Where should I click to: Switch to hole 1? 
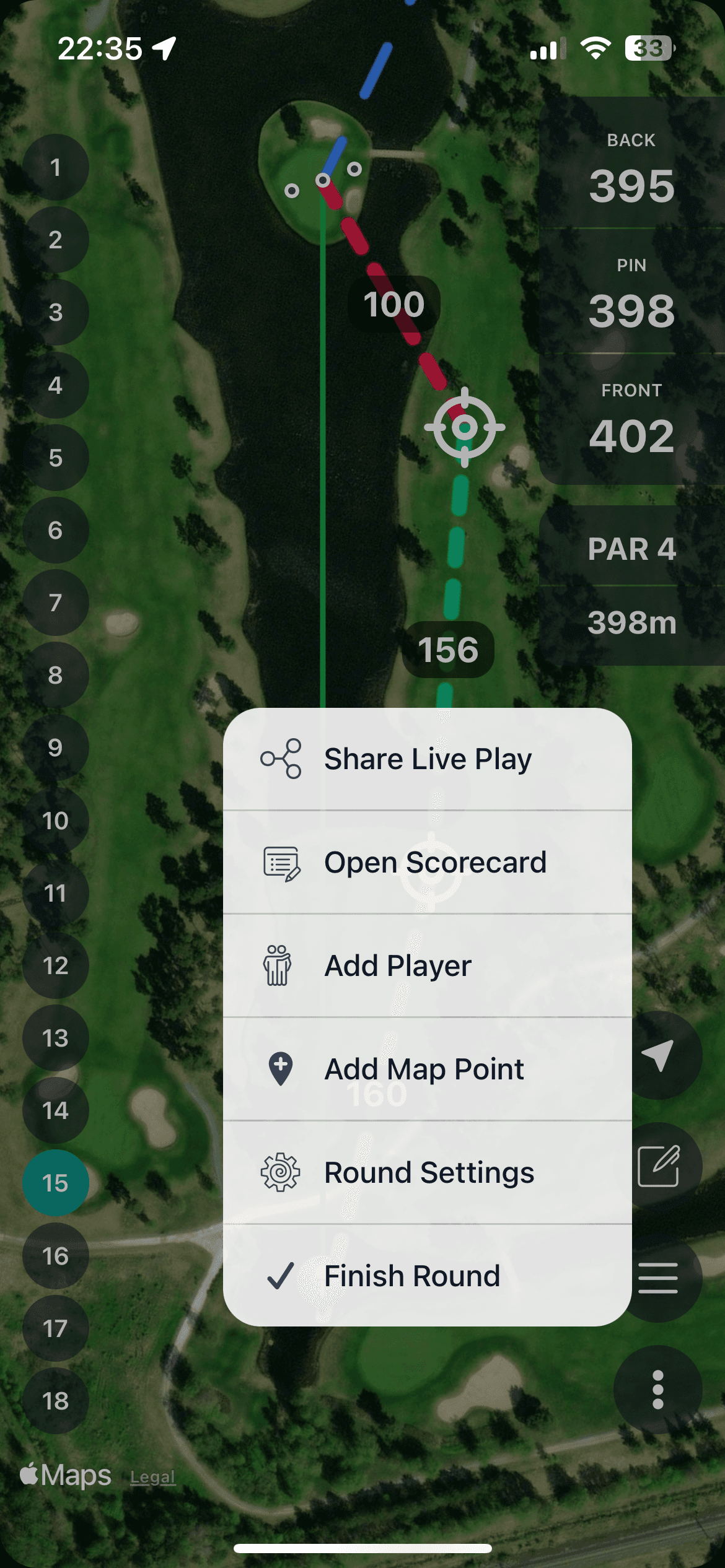coord(56,167)
